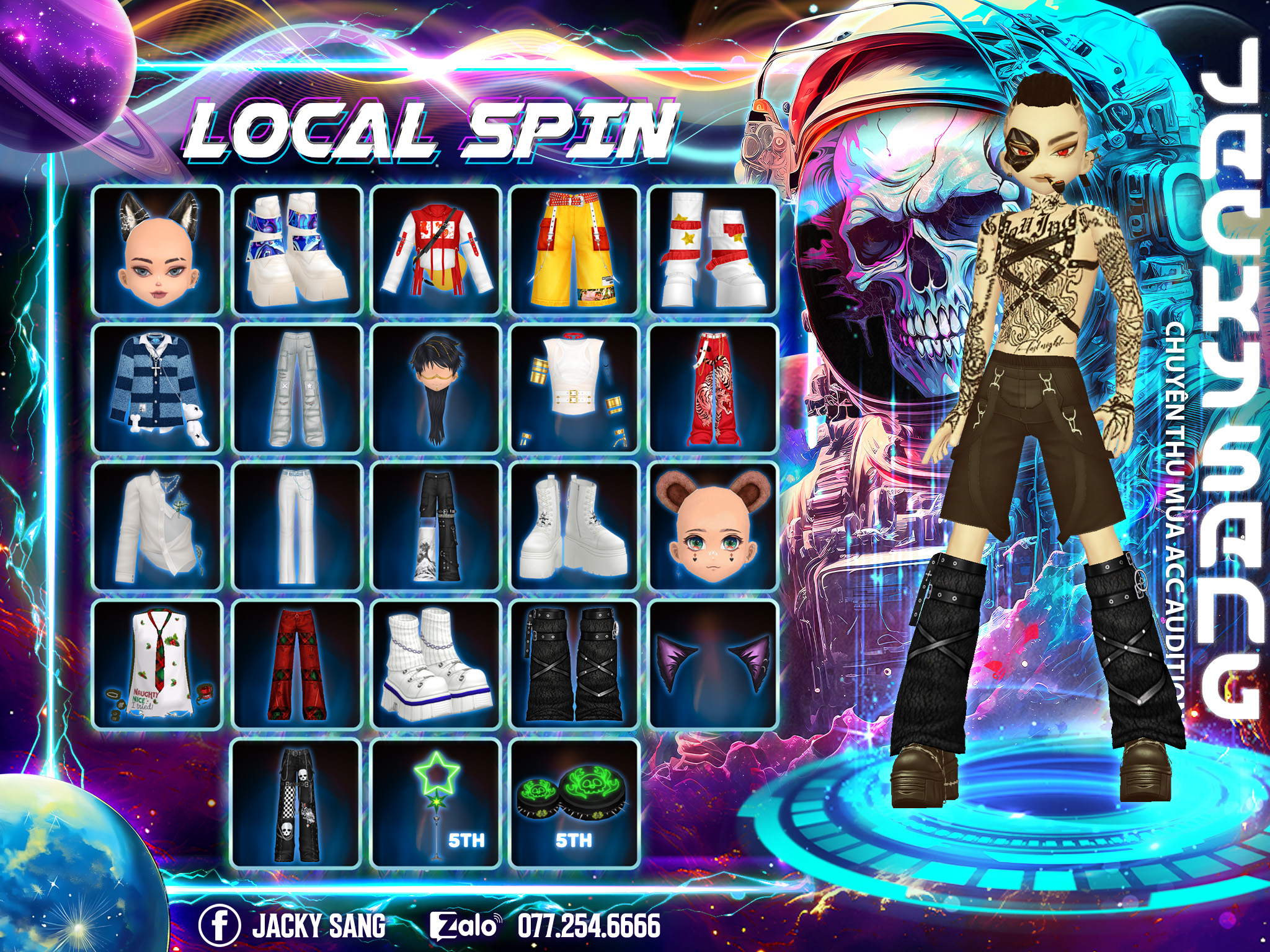Choose the green star wand 5TH tile
The image size is (1270, 952).
[436, 803]
